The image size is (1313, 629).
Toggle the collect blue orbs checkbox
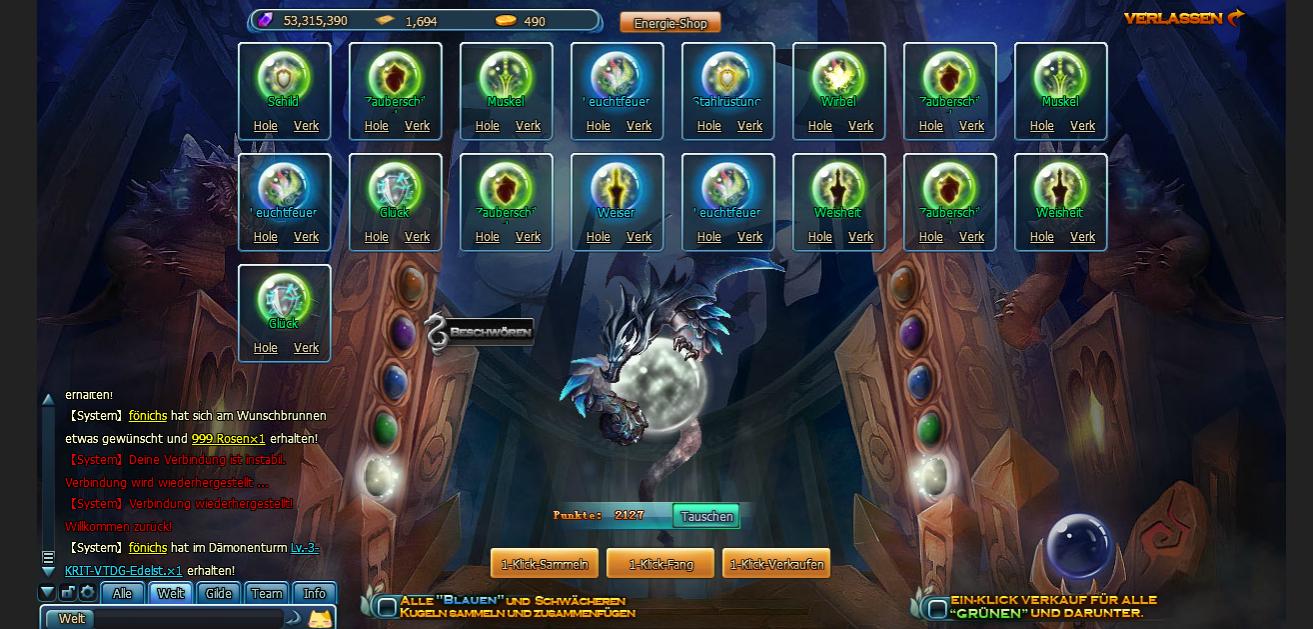click(x=387, y=607)
